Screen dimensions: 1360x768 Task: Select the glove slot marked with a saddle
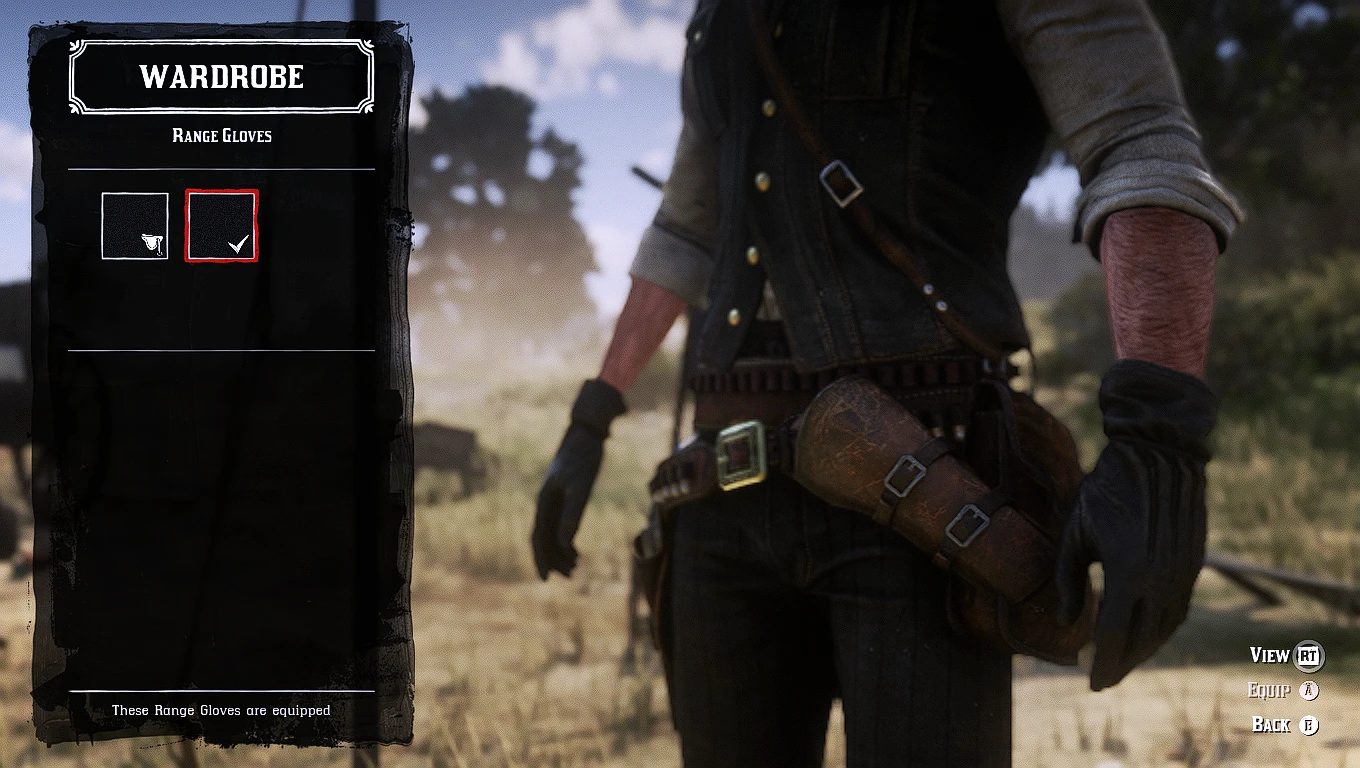pyautogui.click(x=135, y=226)
